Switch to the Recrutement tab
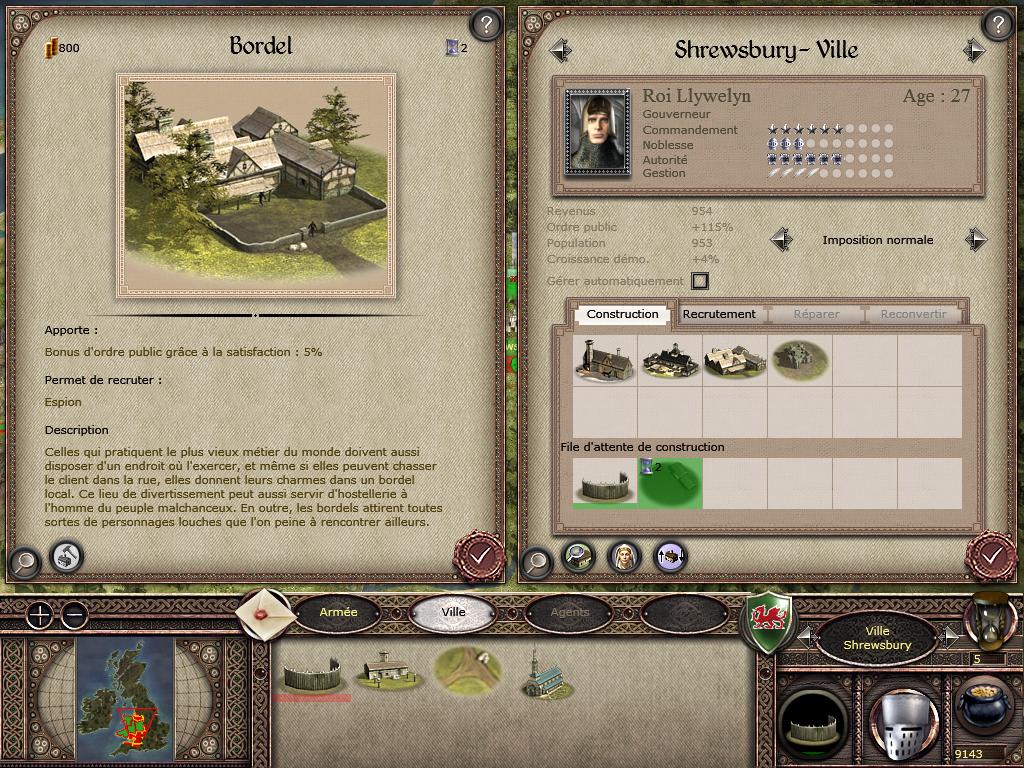The image size is (1024, 768). [x=718, y=314]
